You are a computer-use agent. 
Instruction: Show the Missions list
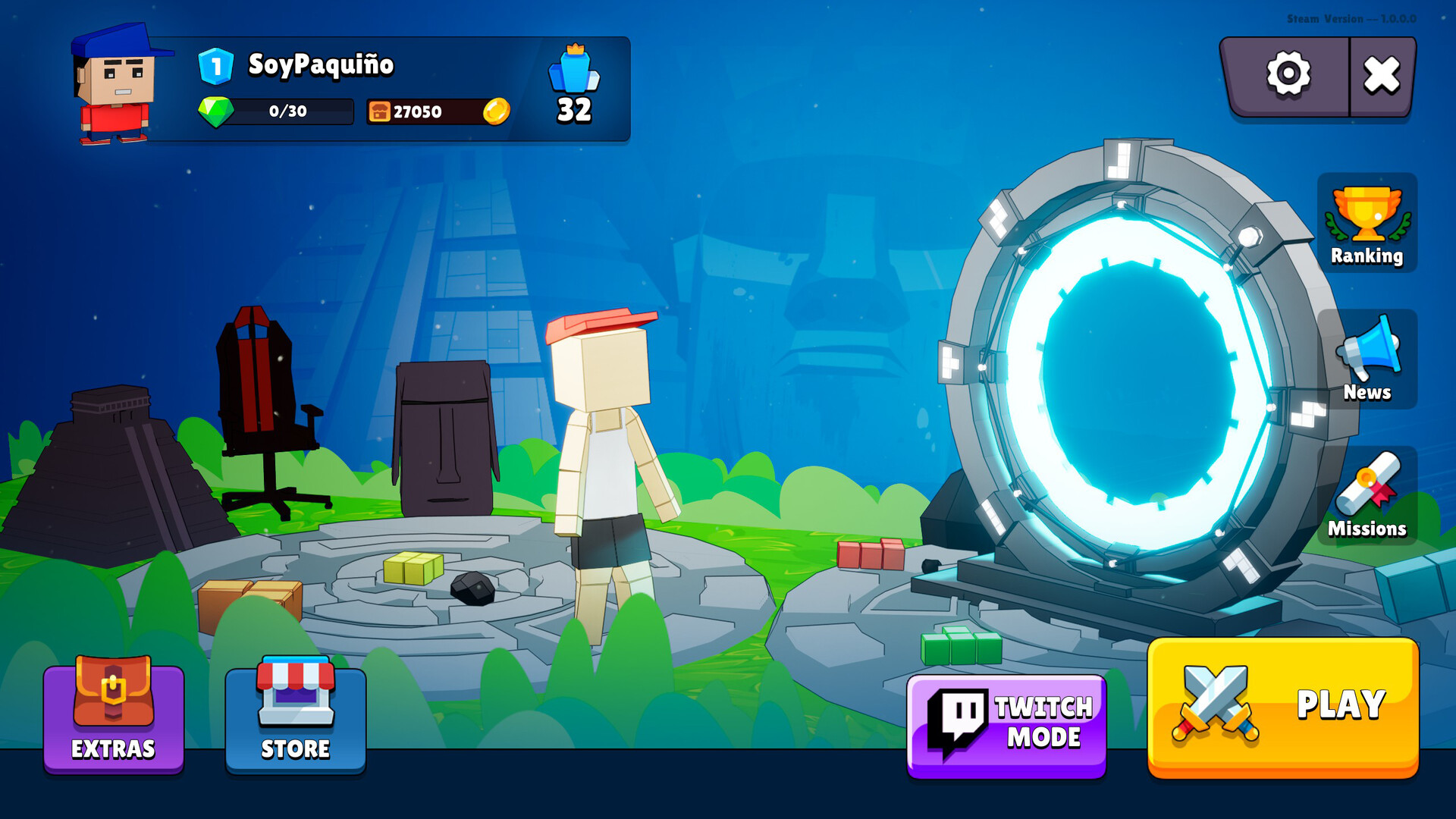click(1367, 496)
